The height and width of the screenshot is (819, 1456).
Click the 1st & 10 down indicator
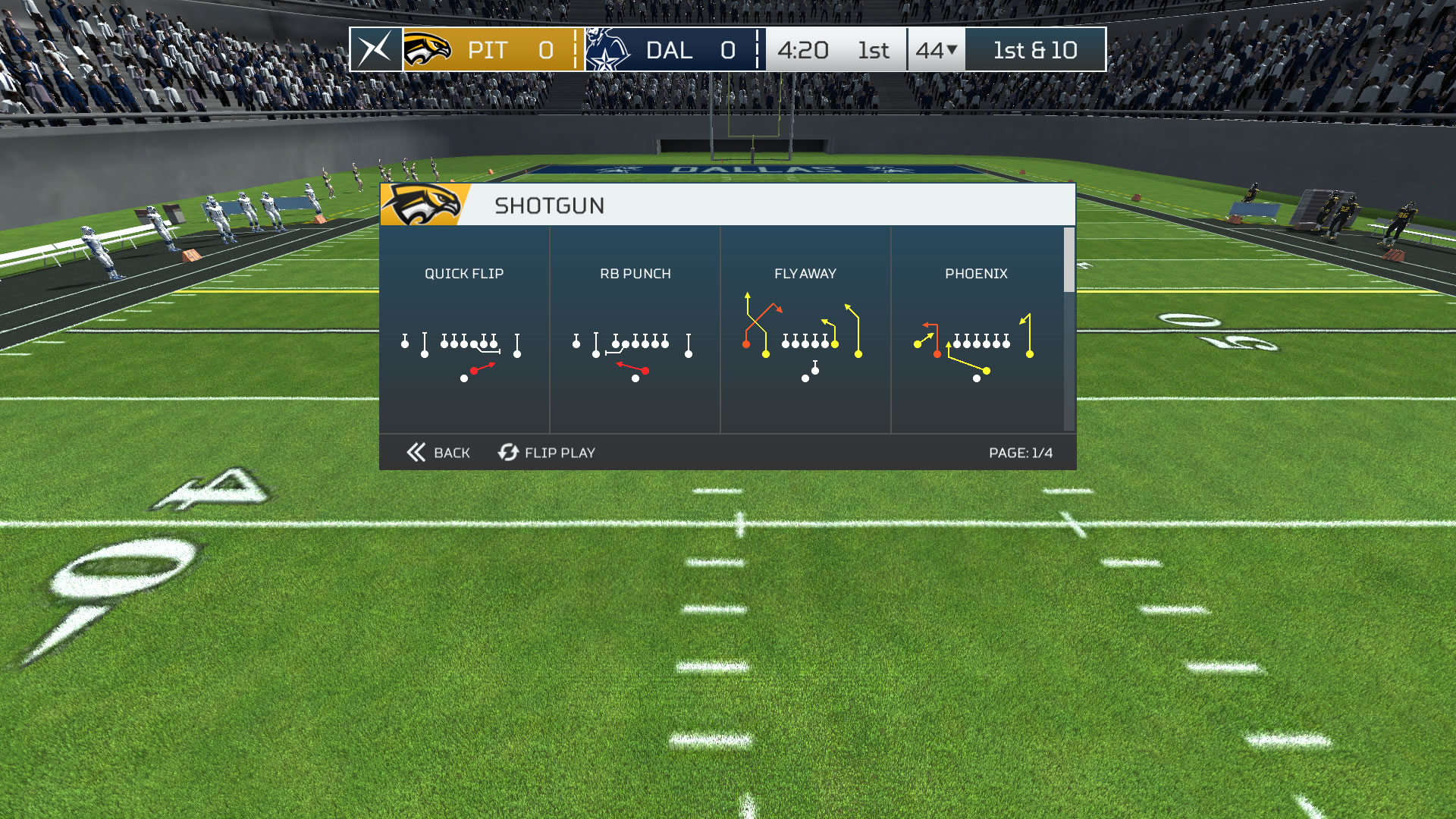(x=1034, y=50)
